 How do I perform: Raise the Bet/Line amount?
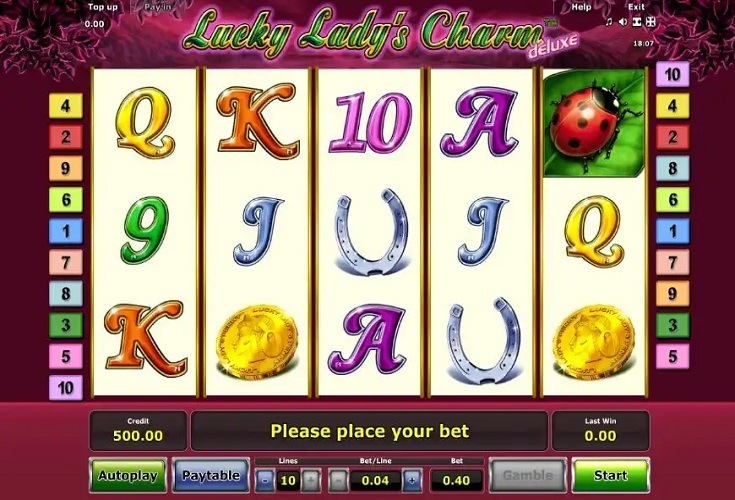pyautogui.click(x=412, y=479)
